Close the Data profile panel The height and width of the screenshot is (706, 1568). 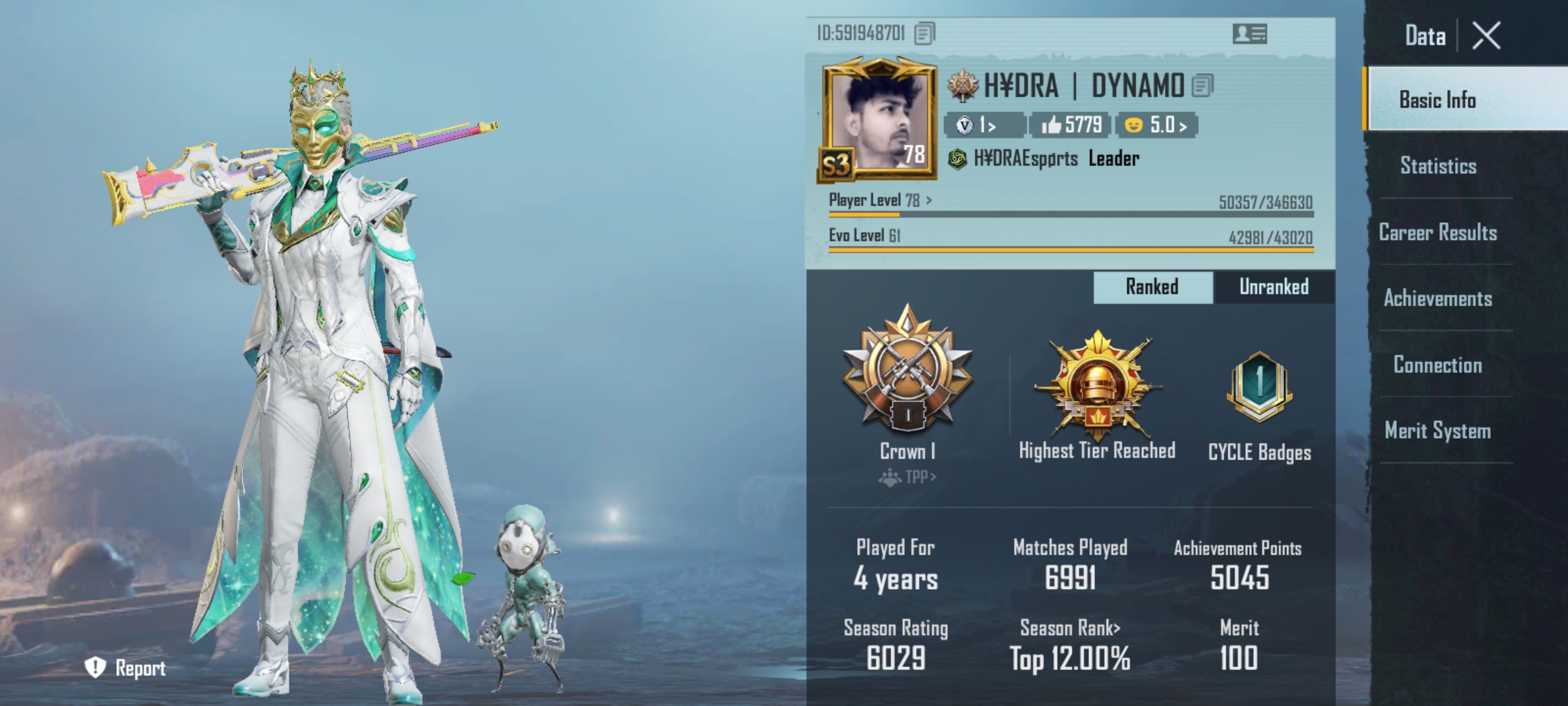[x=1486, y=35]
